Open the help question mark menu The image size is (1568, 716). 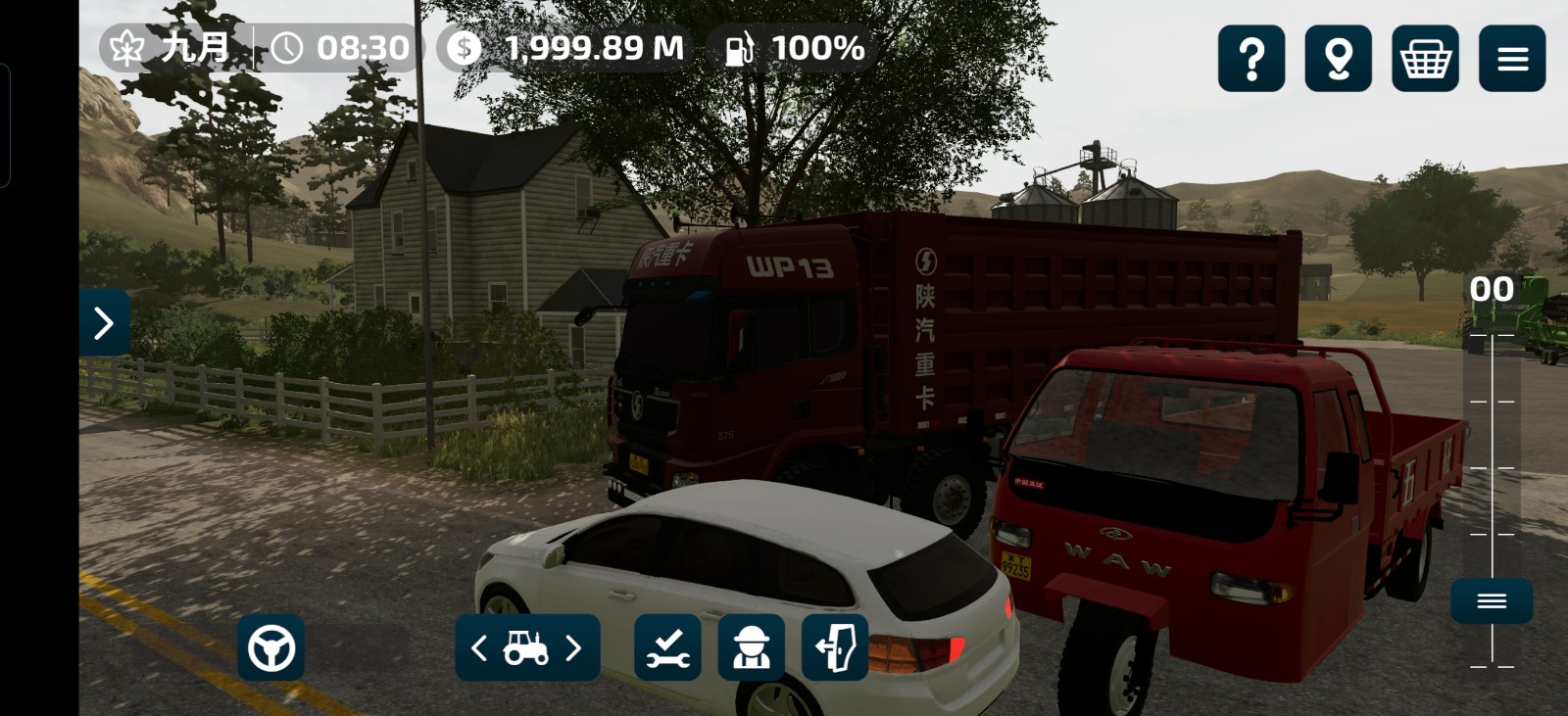point(1251,59)
